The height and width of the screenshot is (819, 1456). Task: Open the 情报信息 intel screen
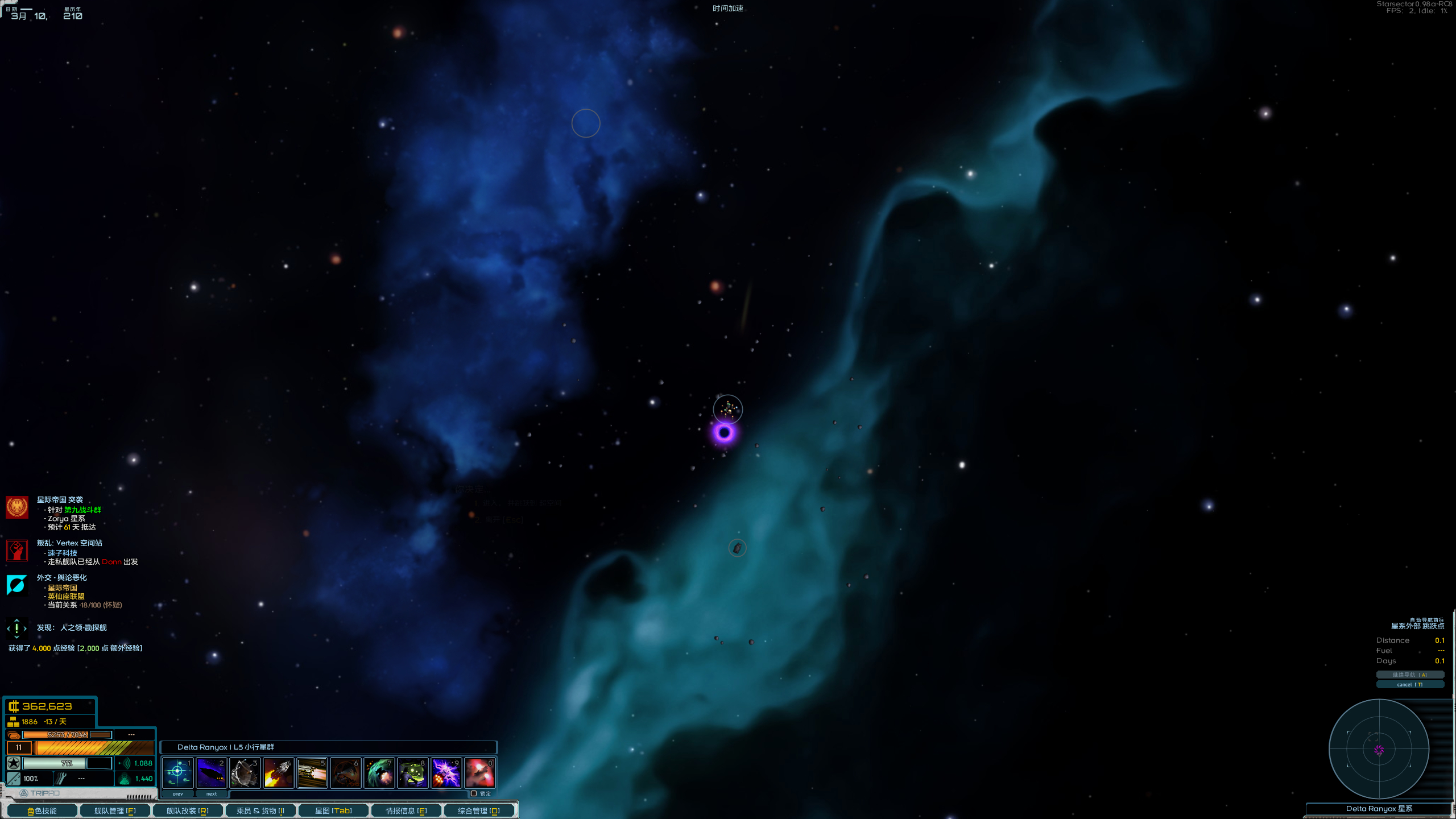pos(406,810)
